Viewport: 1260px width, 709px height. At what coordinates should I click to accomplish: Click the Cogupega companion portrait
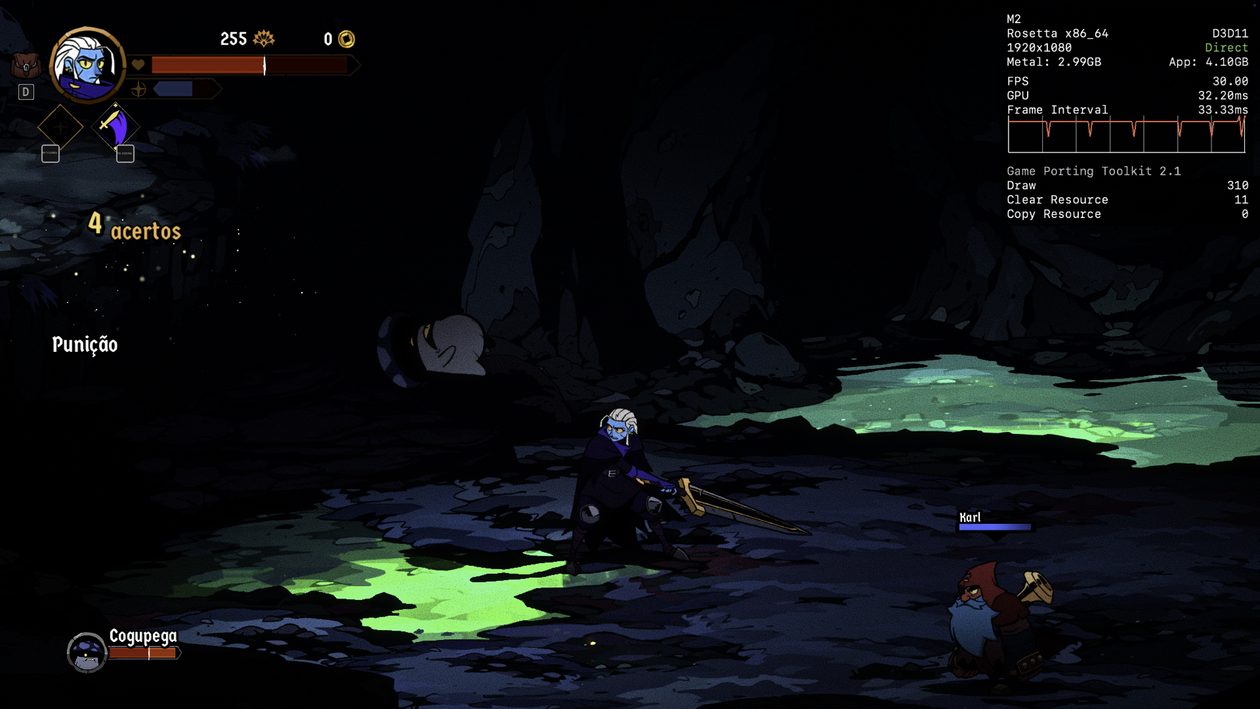[x=87, y=652]
